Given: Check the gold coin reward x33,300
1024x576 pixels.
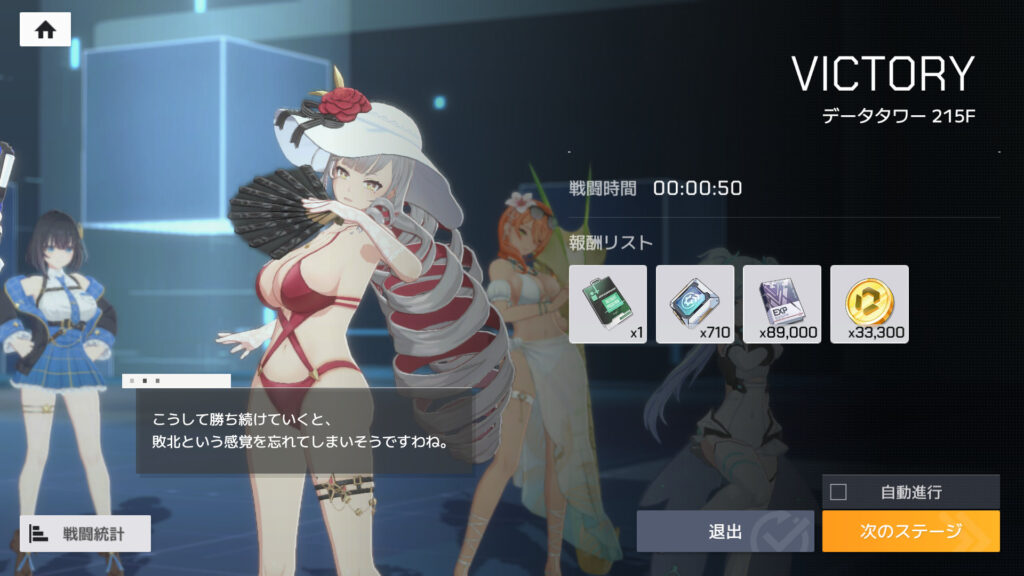Looking at the screenshot, I should 869,304.
